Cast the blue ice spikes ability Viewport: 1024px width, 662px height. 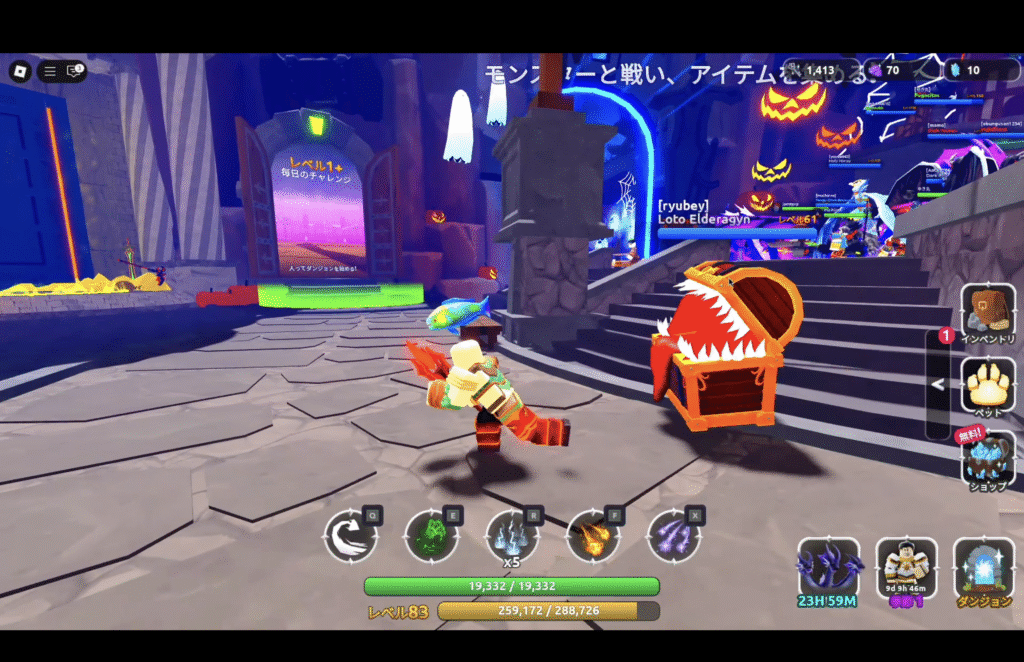click(x=512, y=537)
